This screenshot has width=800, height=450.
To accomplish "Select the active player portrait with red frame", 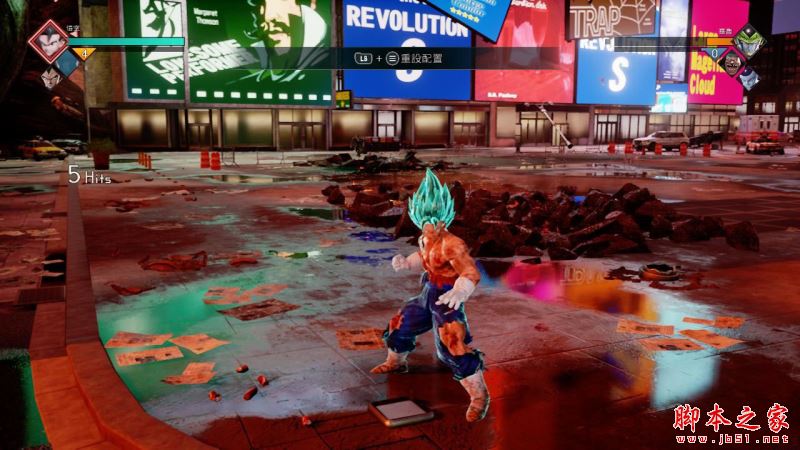I will [x=46, y=42].
